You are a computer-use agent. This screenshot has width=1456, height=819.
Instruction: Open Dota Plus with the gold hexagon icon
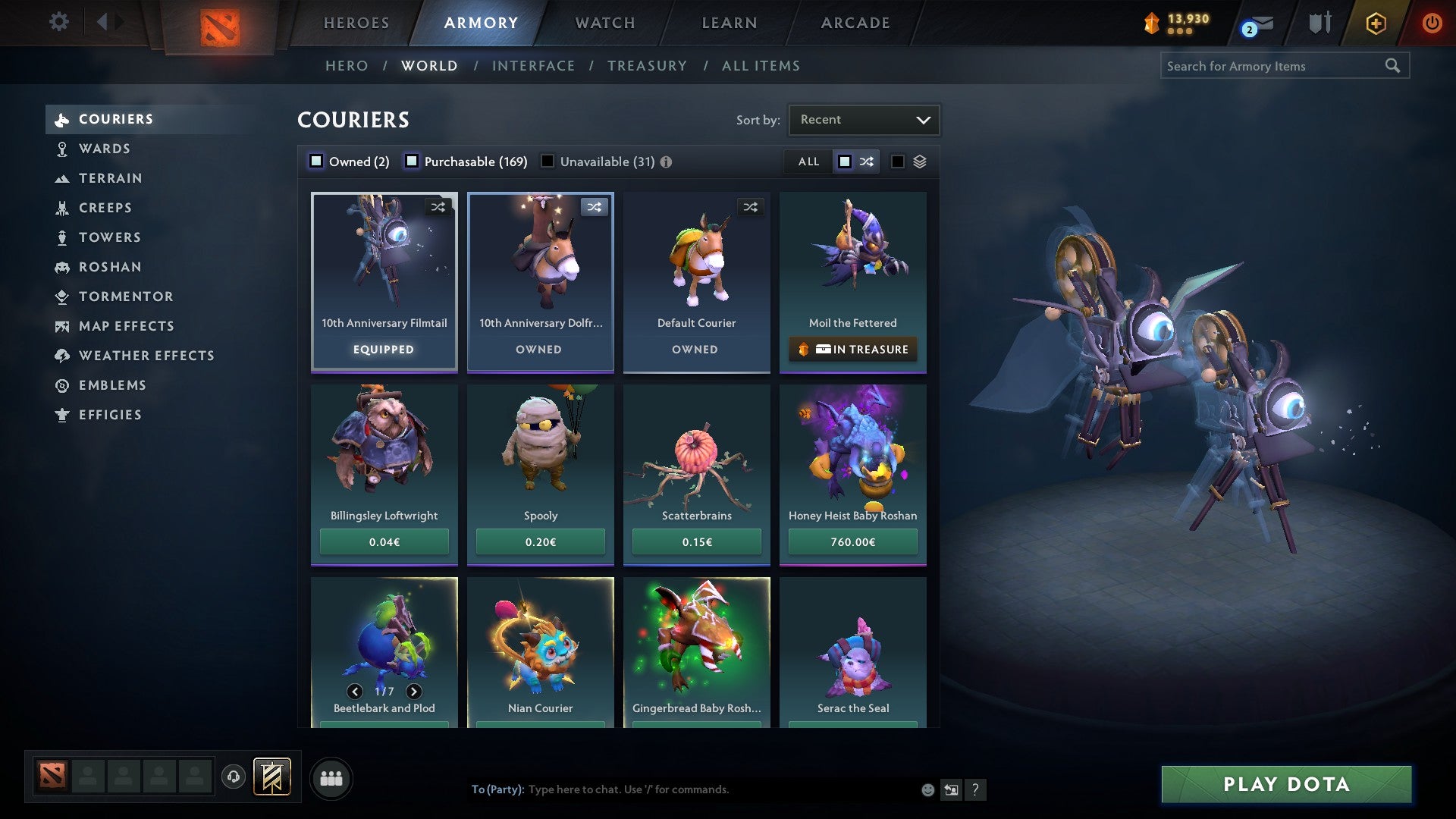(1375, 23)
